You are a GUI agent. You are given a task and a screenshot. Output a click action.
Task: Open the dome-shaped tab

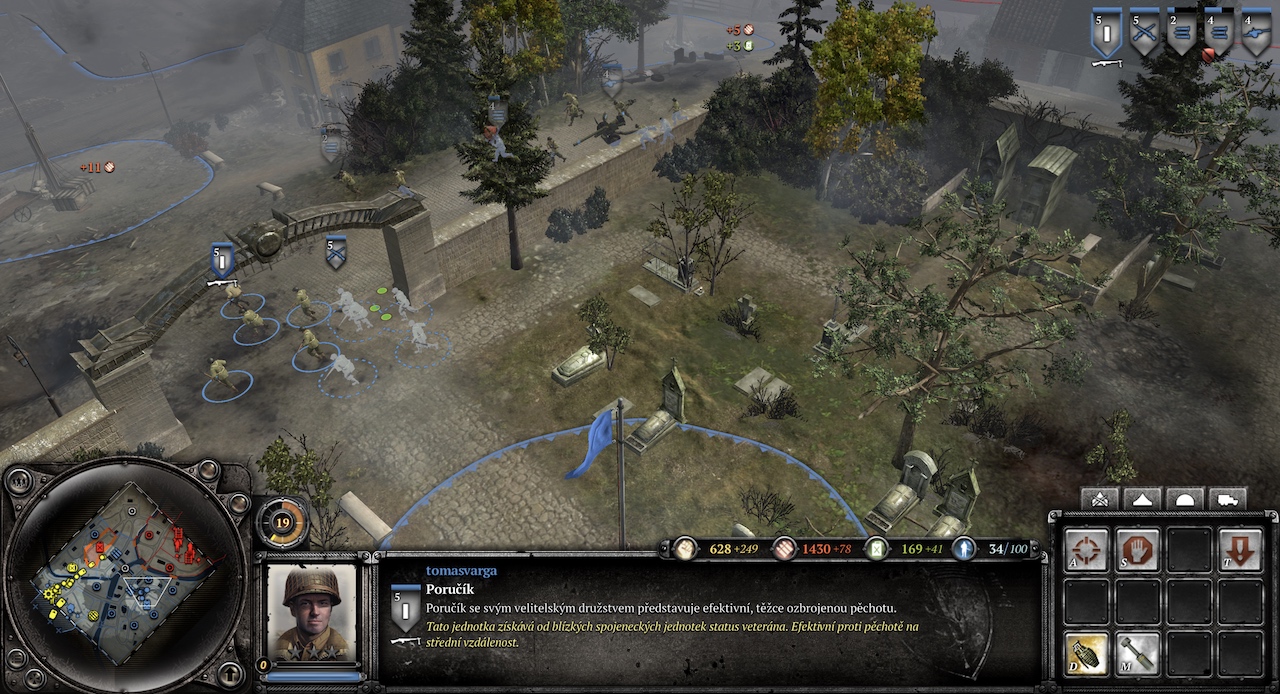pos(1185,499)
